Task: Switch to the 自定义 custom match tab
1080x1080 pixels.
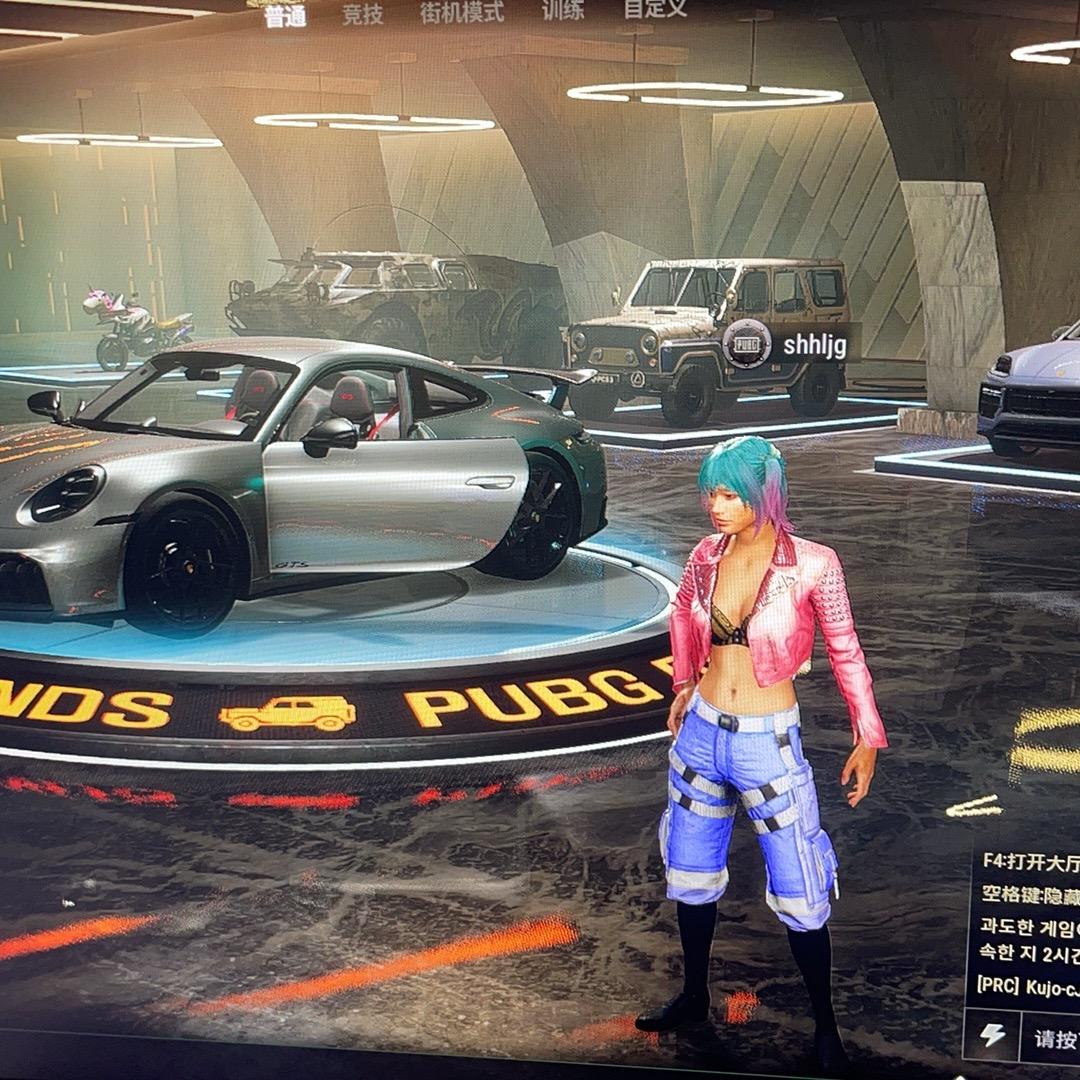Action: (x=655, y=8)
